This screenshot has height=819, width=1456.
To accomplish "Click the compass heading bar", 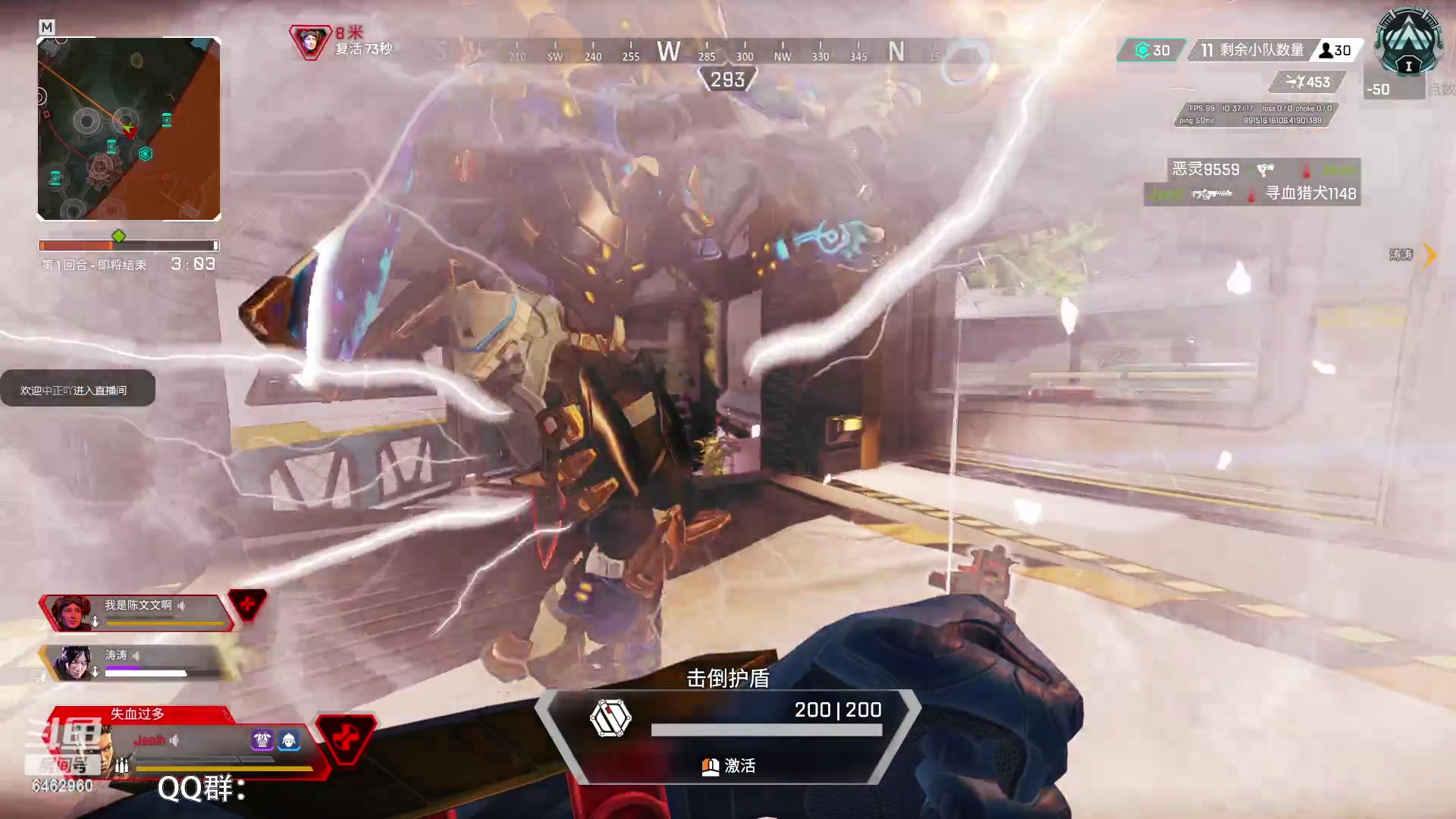I will (705, 52).
